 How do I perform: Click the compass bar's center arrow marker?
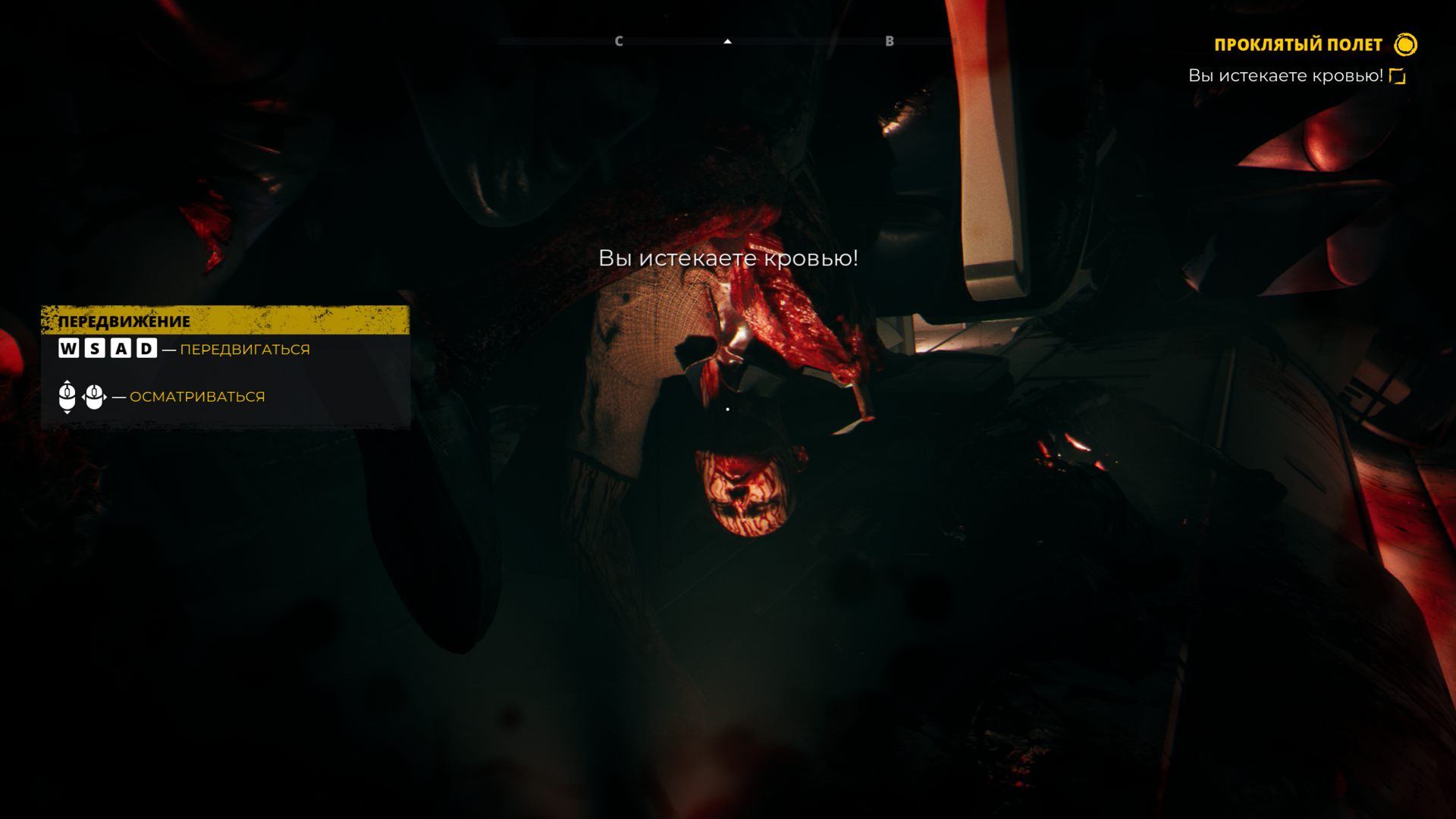coord(727,42)
